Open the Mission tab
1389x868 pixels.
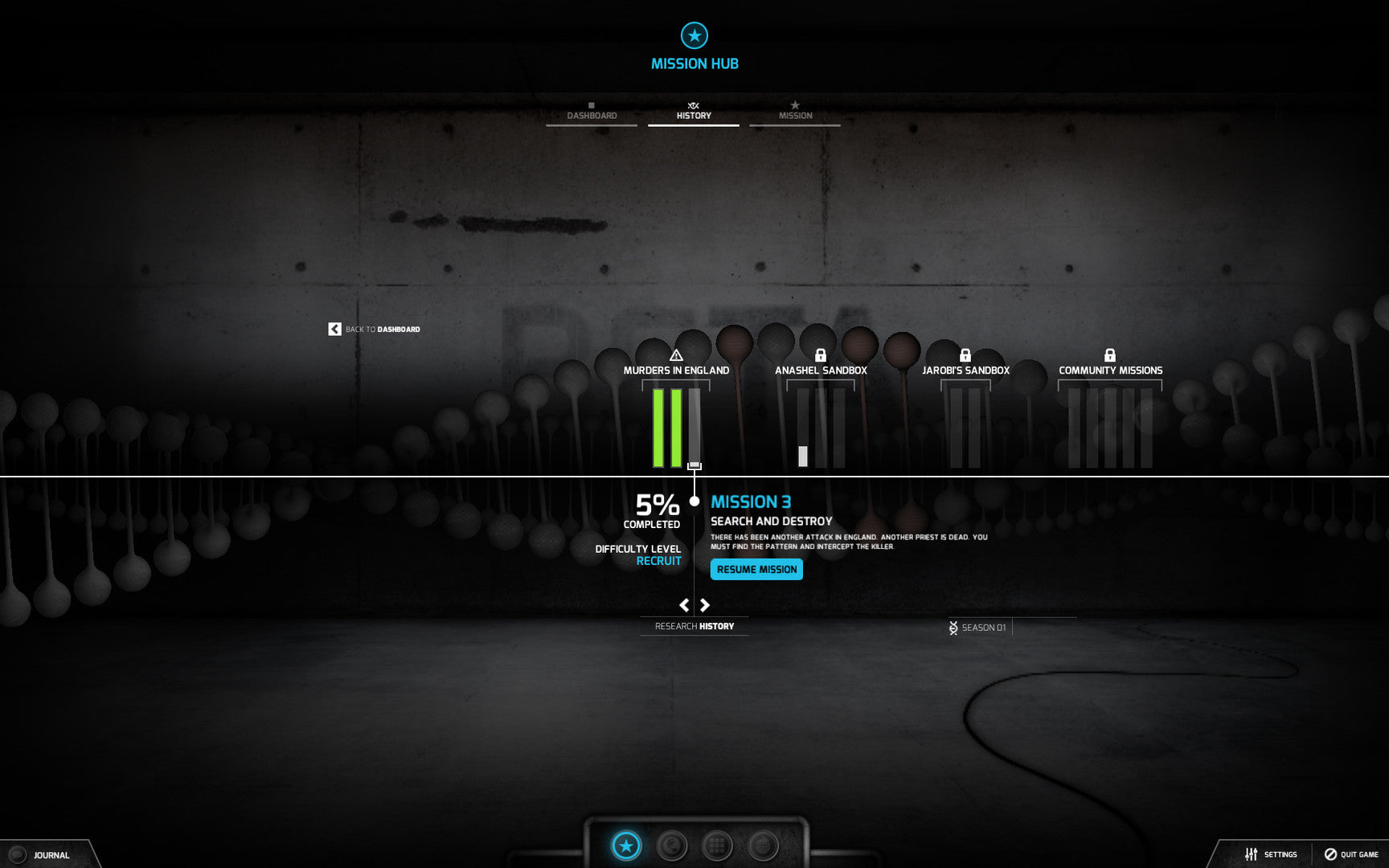point(795,113)
